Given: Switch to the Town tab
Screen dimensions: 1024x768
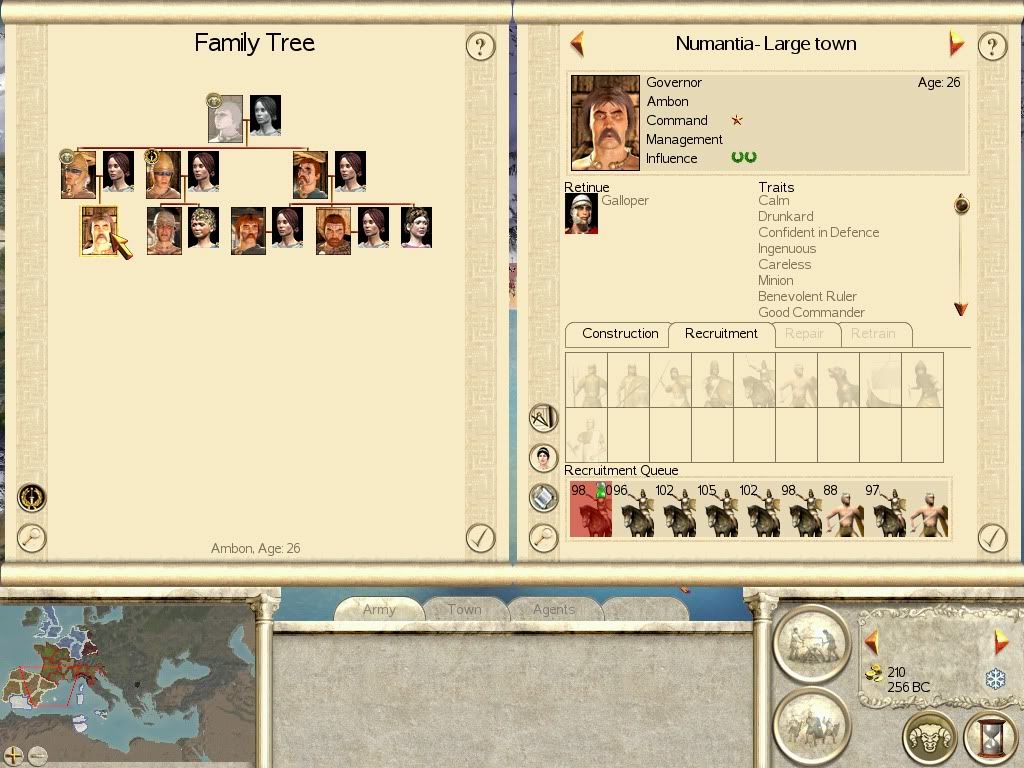Looking at the screenshot, I should click(x=464, y=609).
